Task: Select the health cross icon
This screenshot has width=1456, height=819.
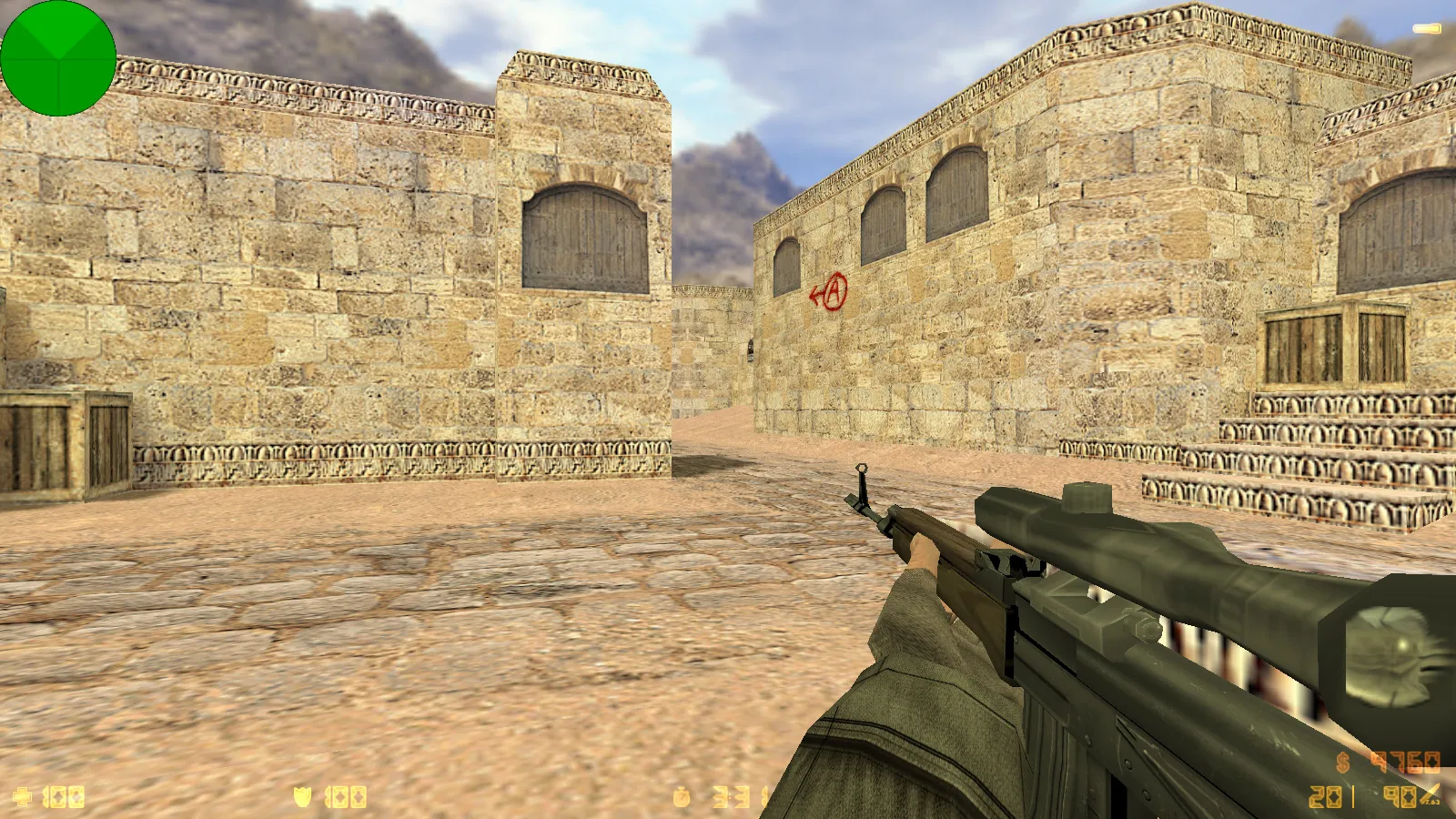Action: 23,797
